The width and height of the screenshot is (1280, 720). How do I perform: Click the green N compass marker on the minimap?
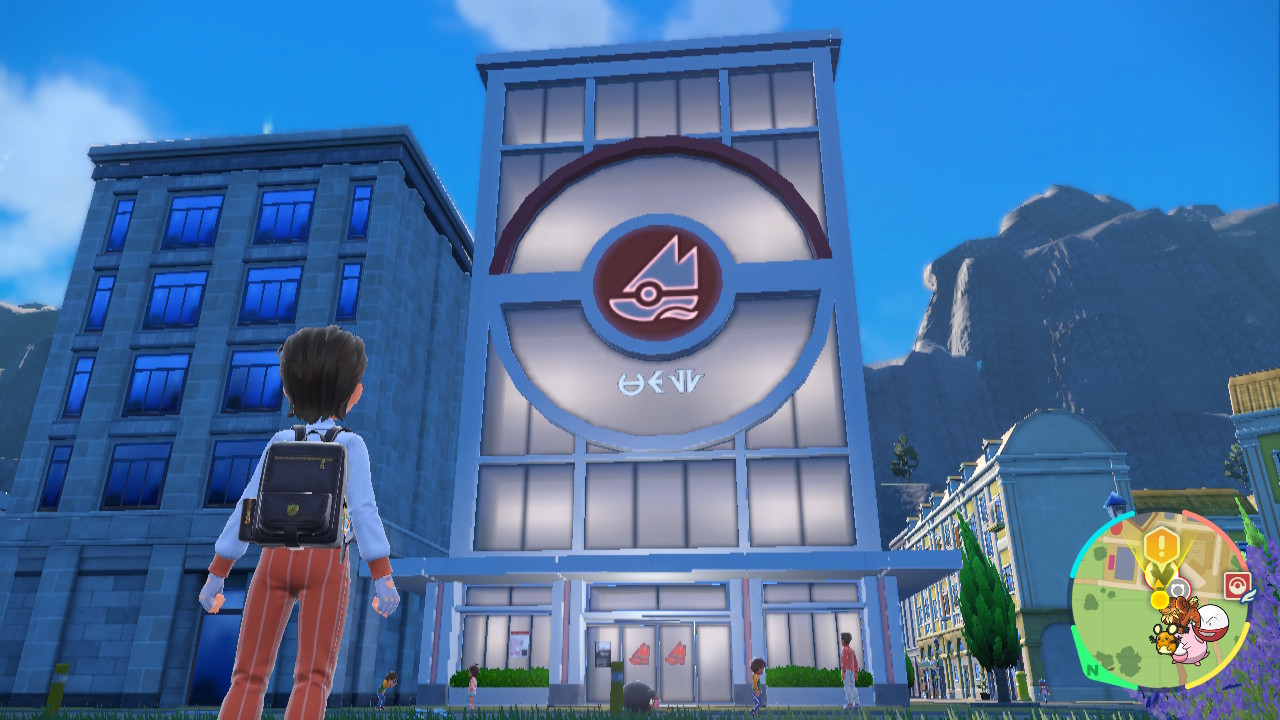[1091, 670]
